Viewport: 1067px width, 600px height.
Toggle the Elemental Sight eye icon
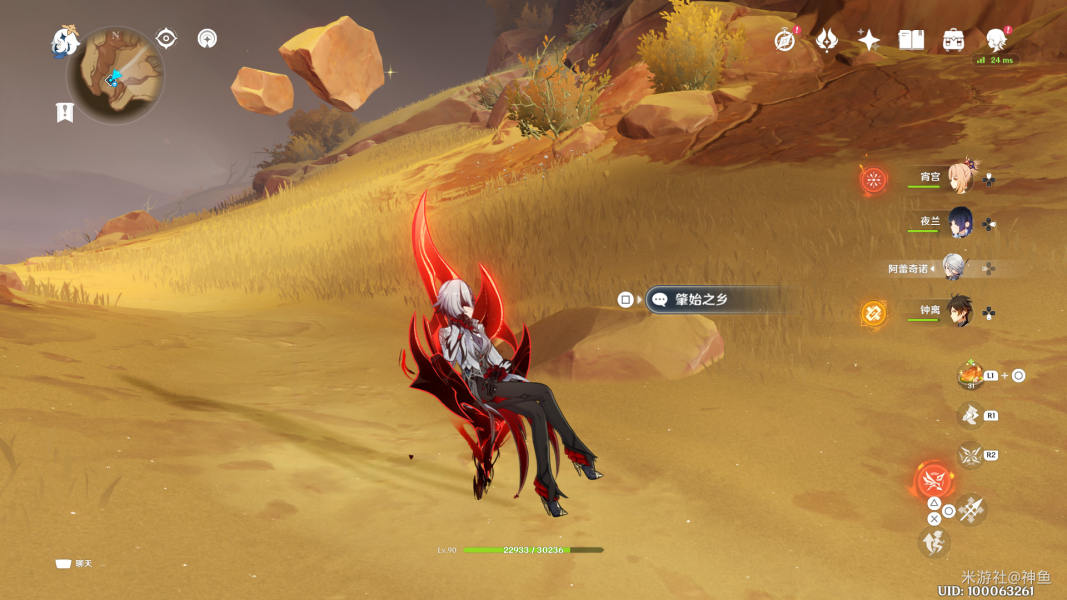[x=166, y=39]
